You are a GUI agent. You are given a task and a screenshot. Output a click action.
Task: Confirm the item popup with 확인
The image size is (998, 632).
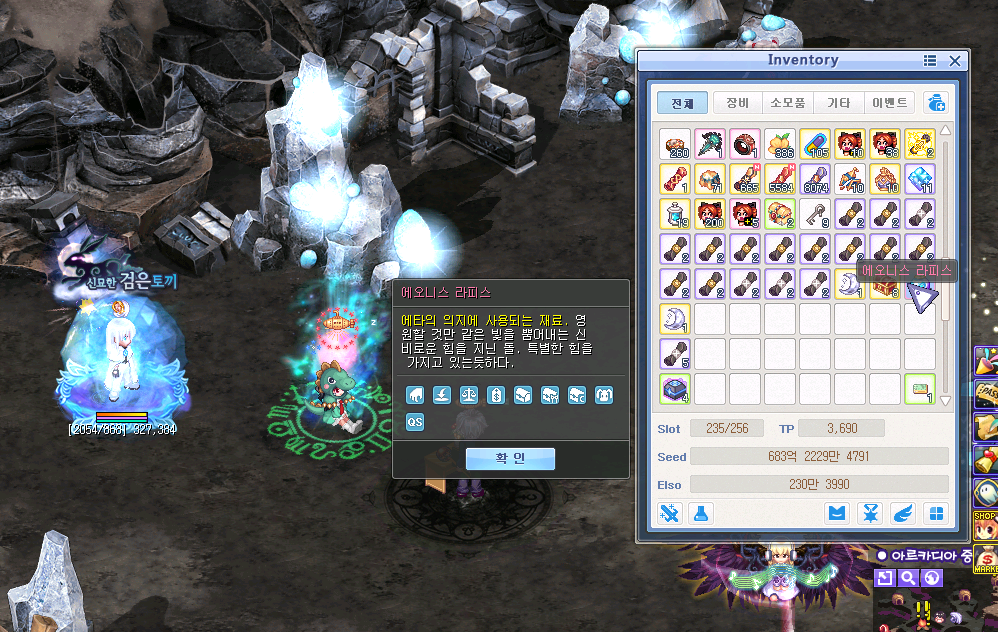tap(510, 458)
